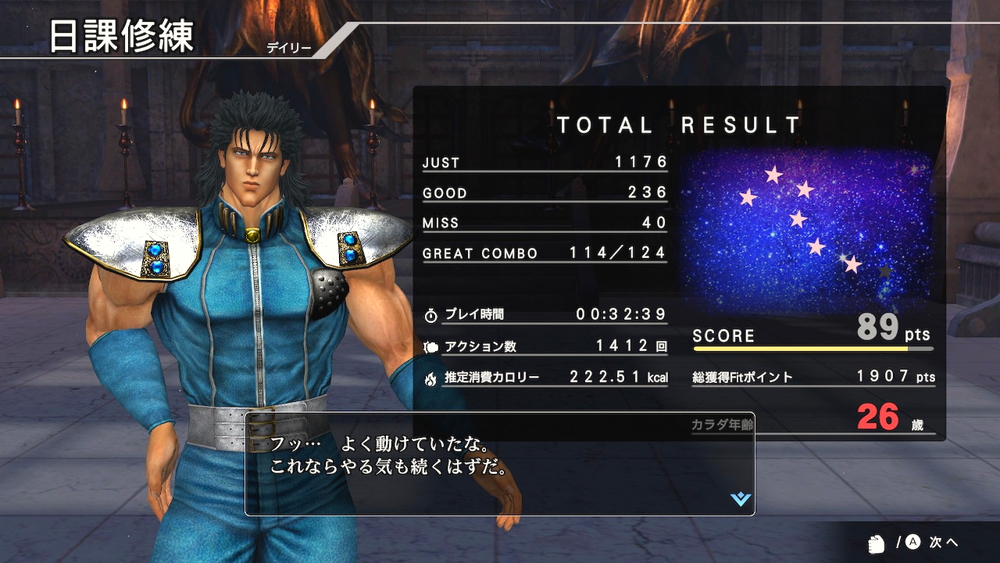
Task: Click the dialogue text box to continue
Action: (500, 464)
